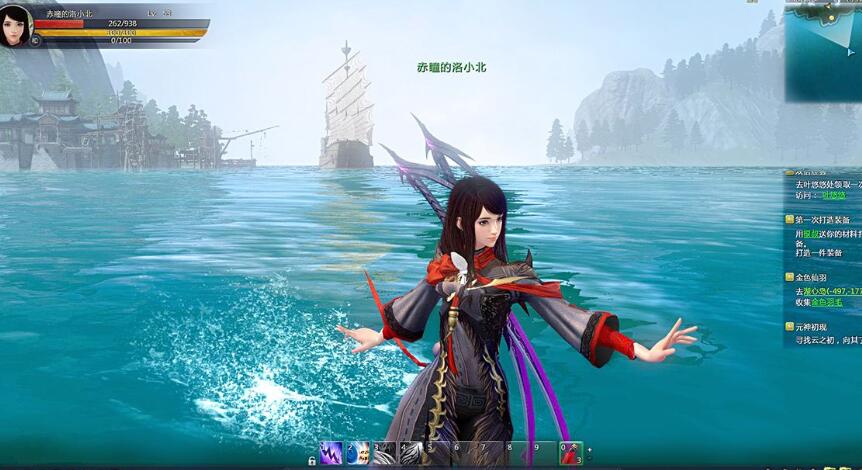This screenshot has height=470, width=862.
Task: Open the minimap
Action: (x=823, y=50)
